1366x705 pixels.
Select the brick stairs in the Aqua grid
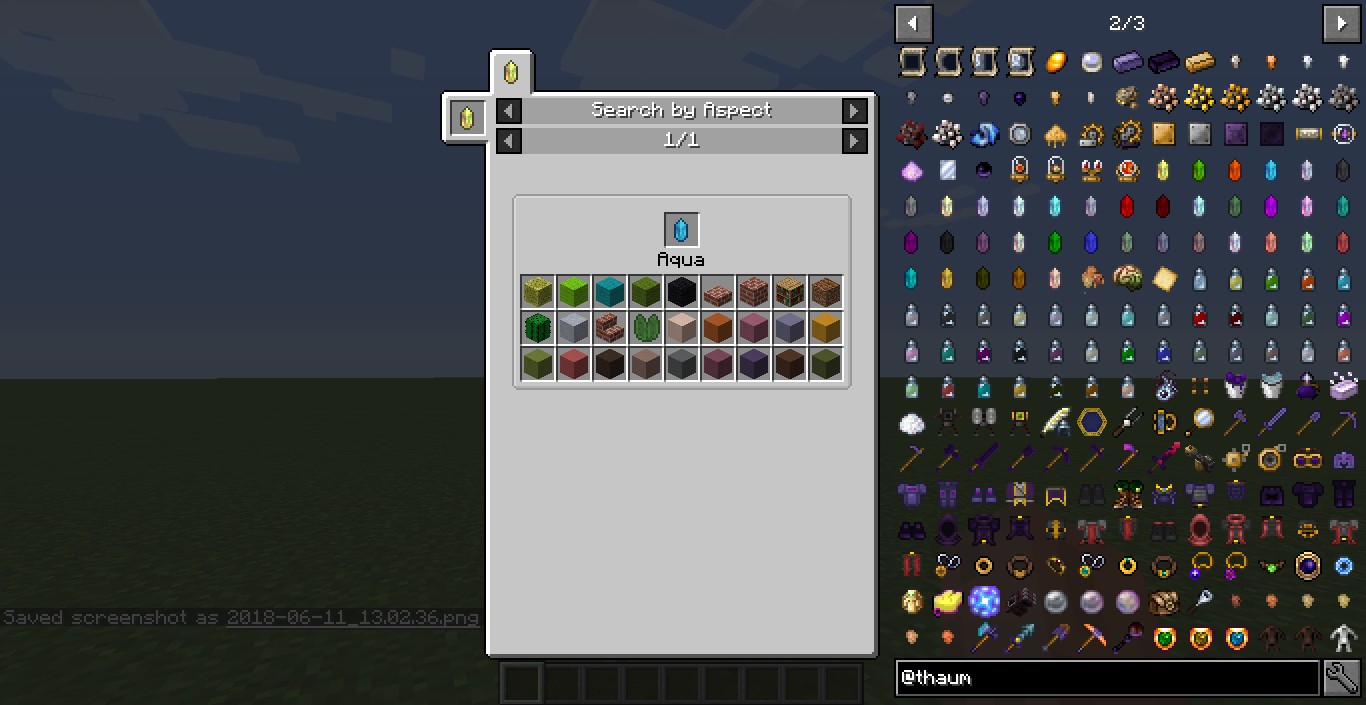610,327
